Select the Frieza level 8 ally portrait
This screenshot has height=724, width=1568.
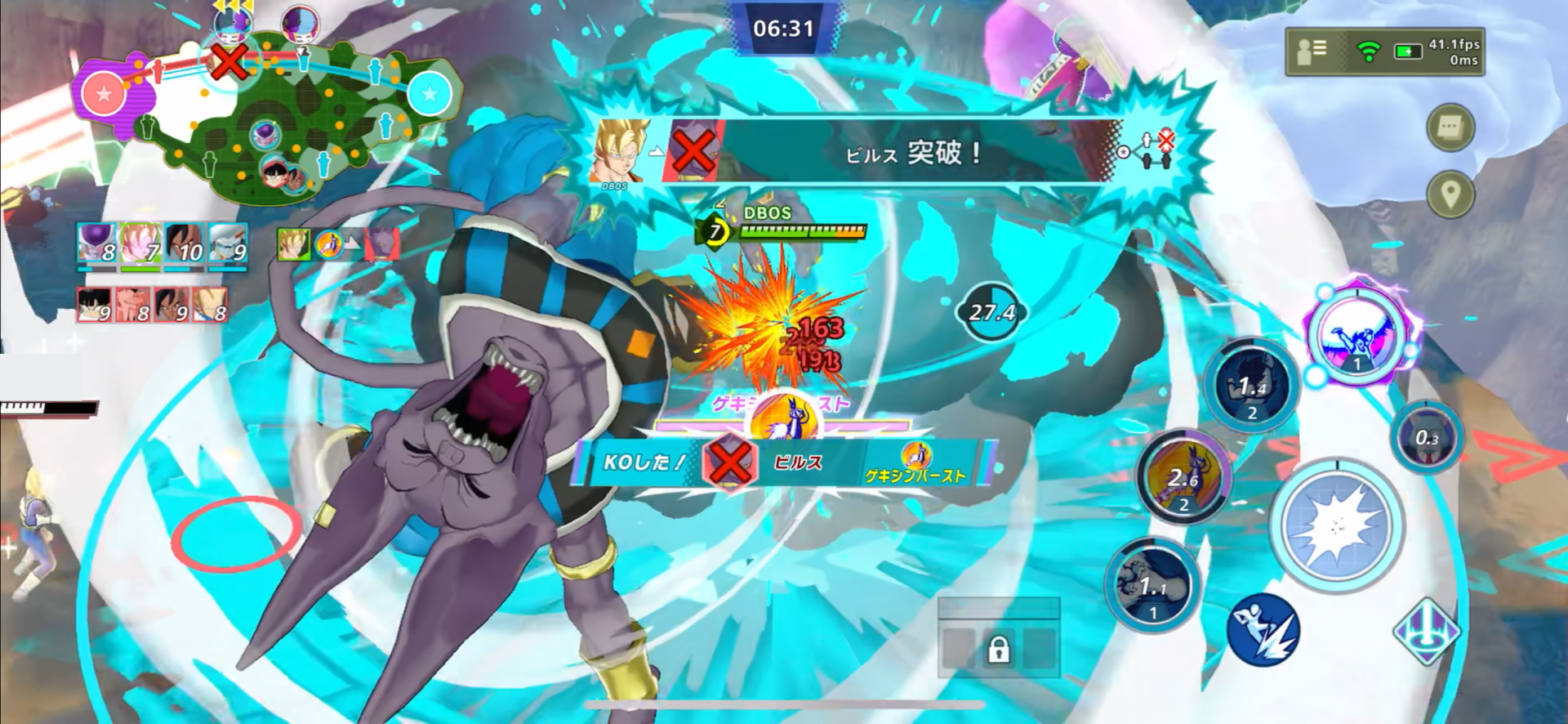[x=96, y=244]
